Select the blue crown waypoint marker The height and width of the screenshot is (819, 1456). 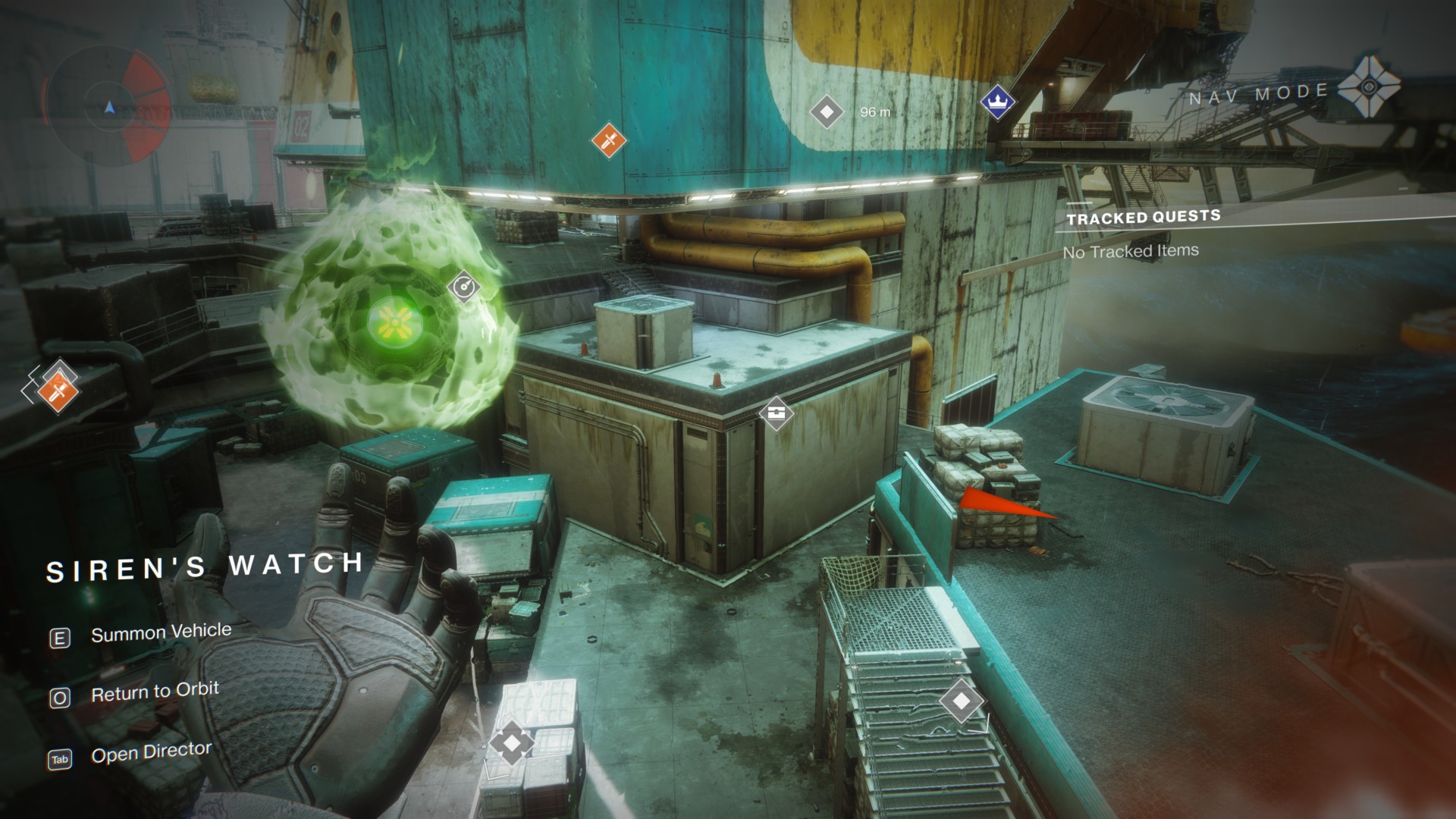[x=997, y=101]
